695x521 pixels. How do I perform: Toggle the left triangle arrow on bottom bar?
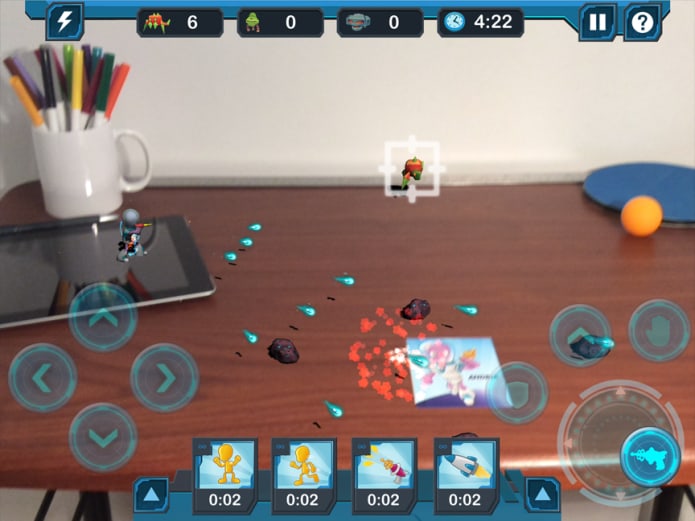click(151, 494)
